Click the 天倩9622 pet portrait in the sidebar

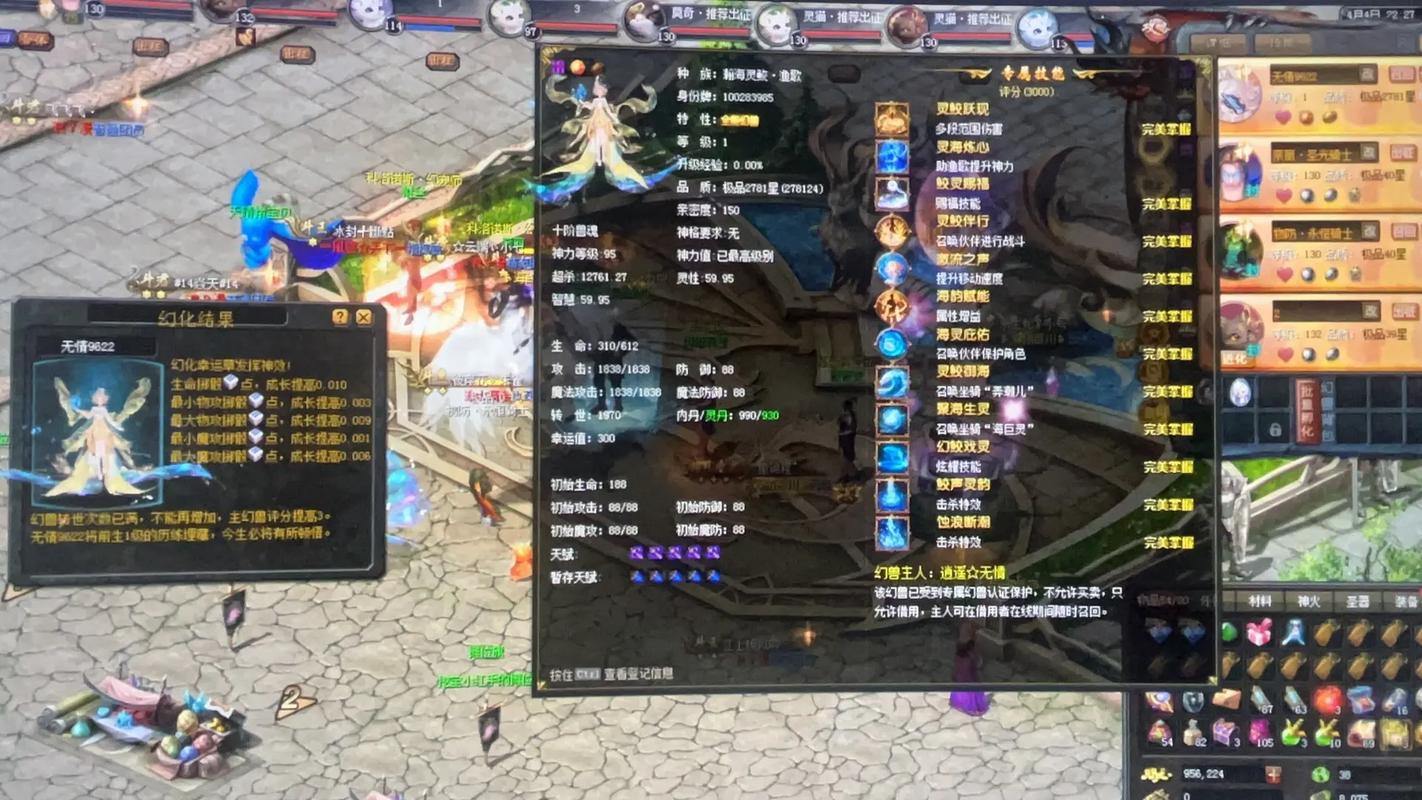tap(1237, 96)
